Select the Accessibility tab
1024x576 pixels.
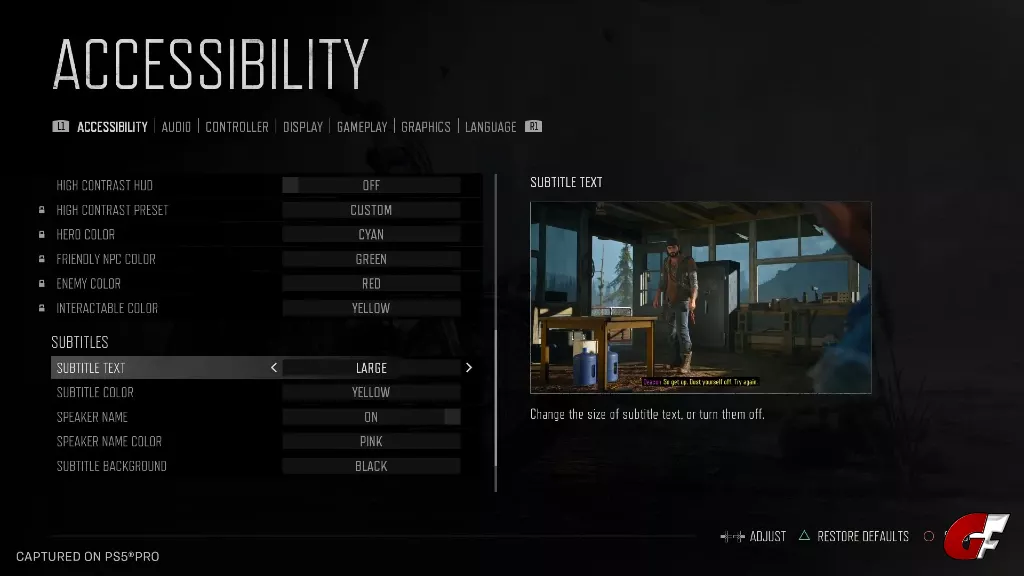(112, 127)
